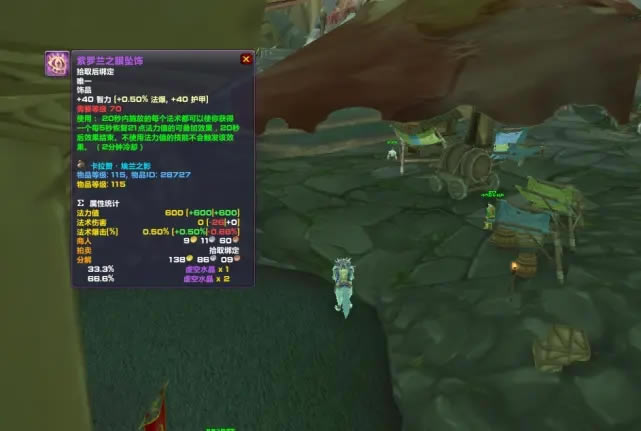Viewport: 641px width, 431px height.
Task: Click the purple trinket item icon
Action: point(57,64)
